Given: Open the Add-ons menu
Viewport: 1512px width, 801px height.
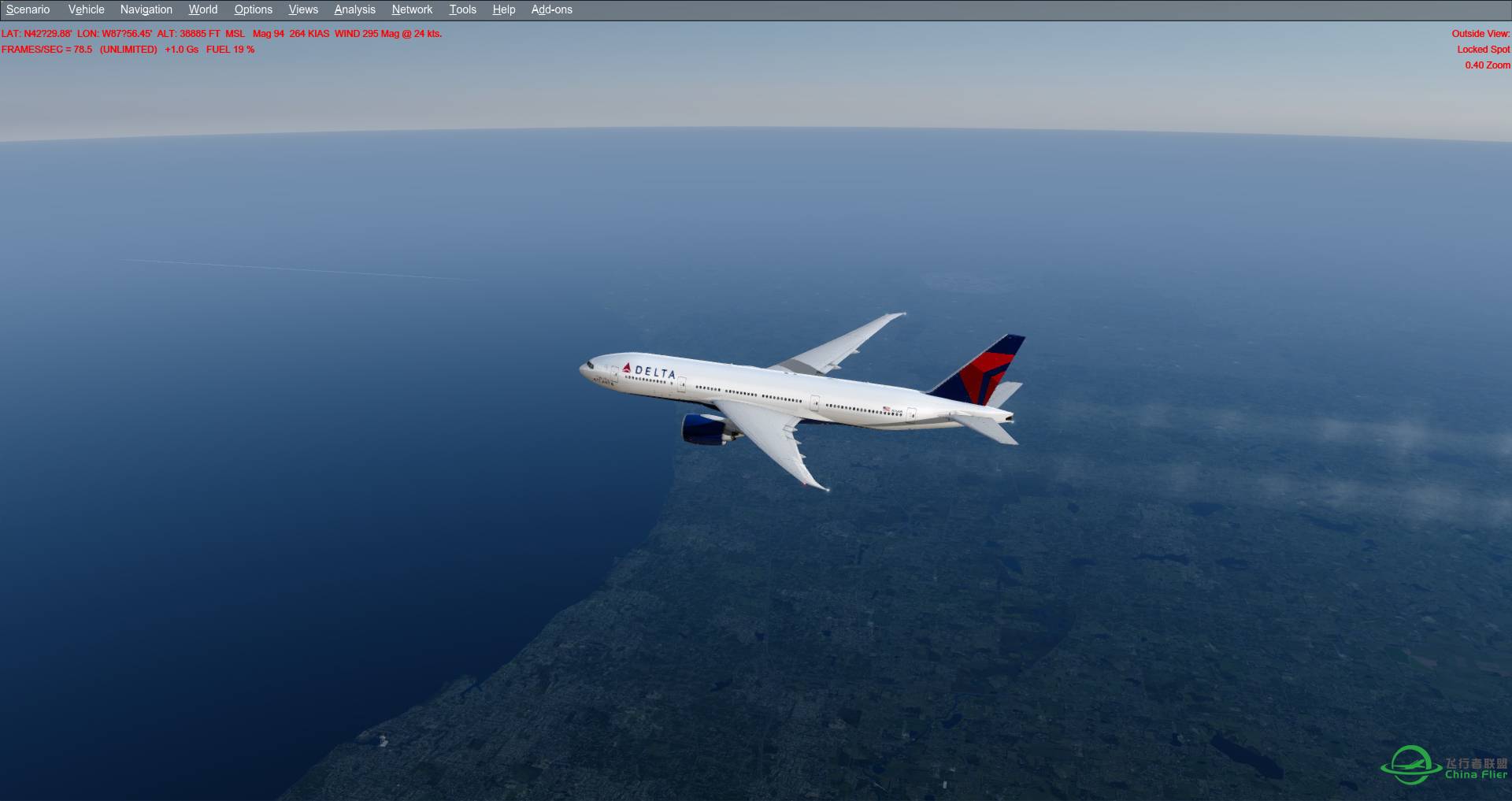Looking at the screenshot, I should coord(551,9).
